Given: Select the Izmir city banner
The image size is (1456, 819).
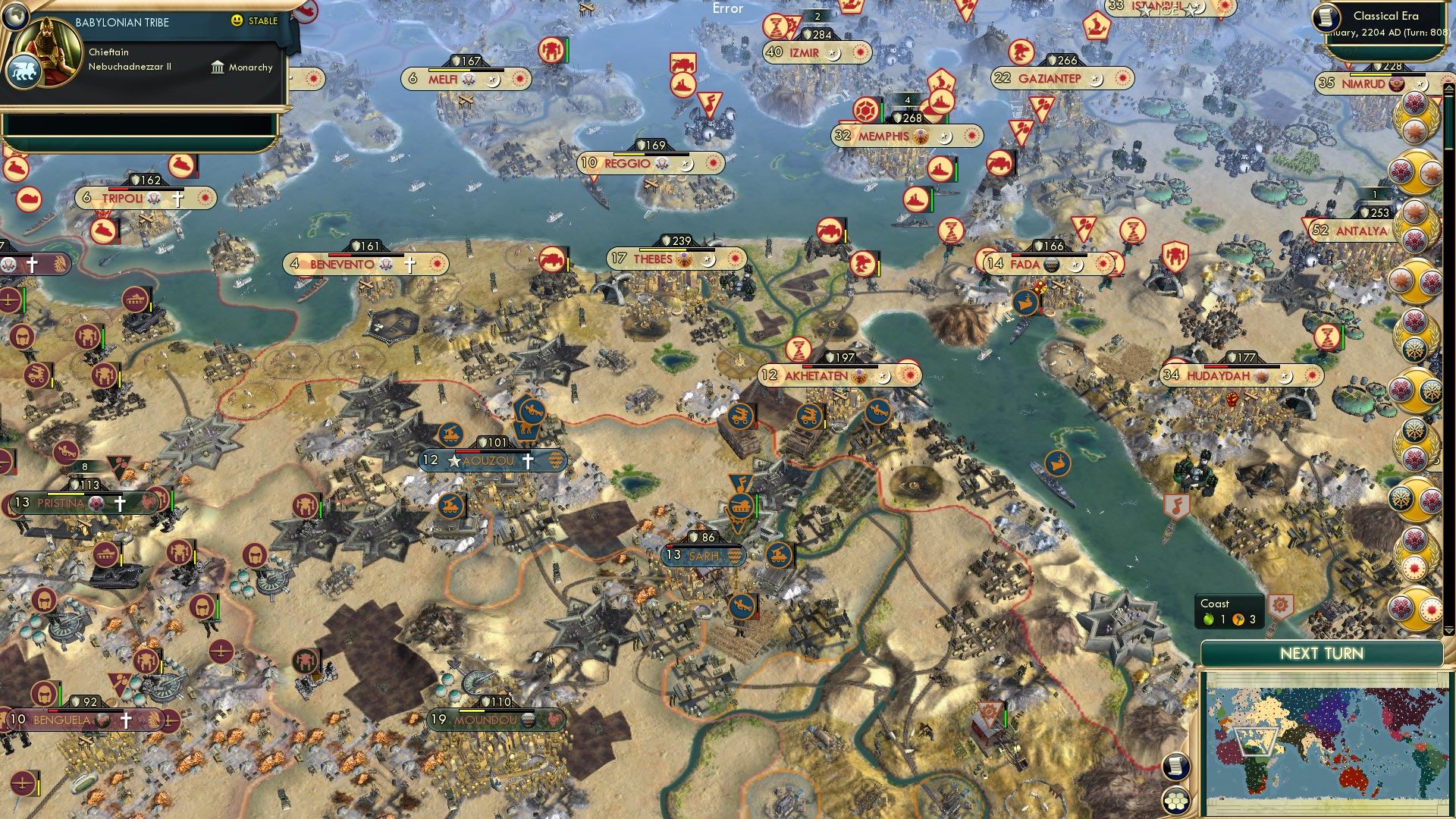Looking at the screenshot, I should (804, 53).
